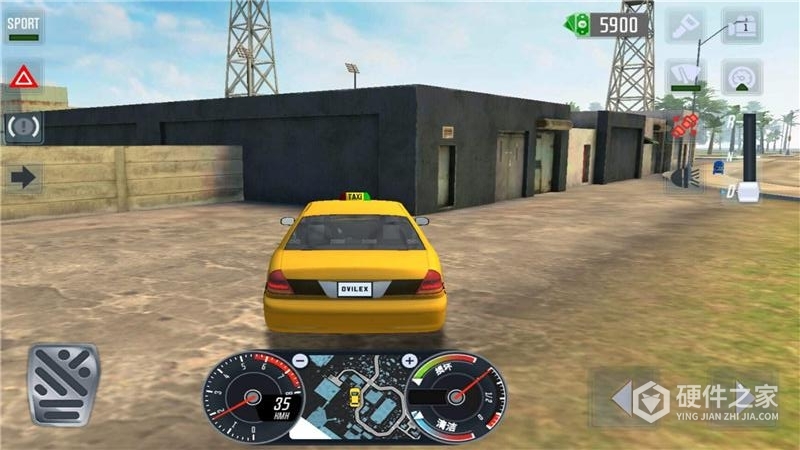Click the red seatbelt icon

click(685, 126)
